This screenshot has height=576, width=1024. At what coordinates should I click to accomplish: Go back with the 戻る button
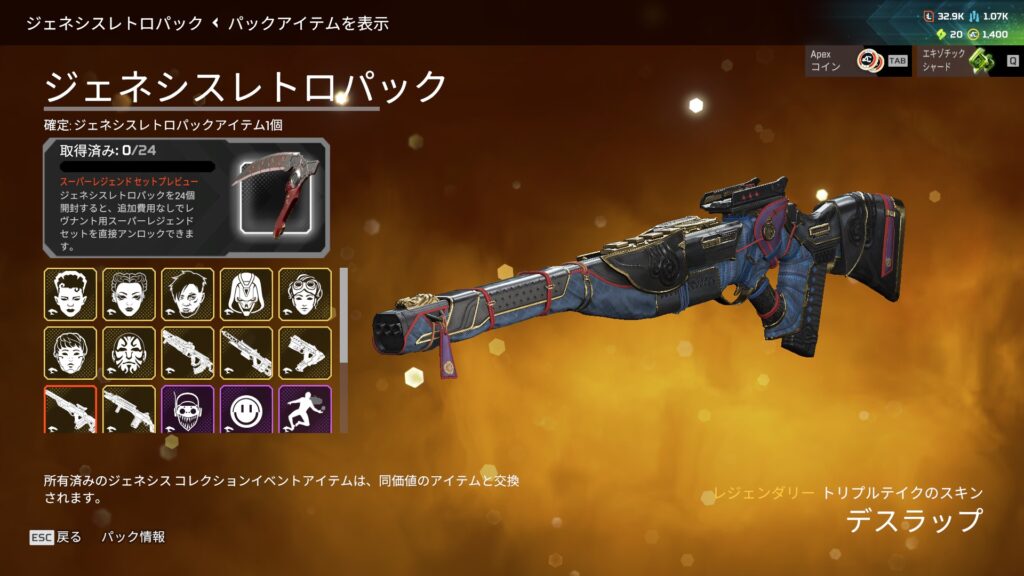click(56, 537)
